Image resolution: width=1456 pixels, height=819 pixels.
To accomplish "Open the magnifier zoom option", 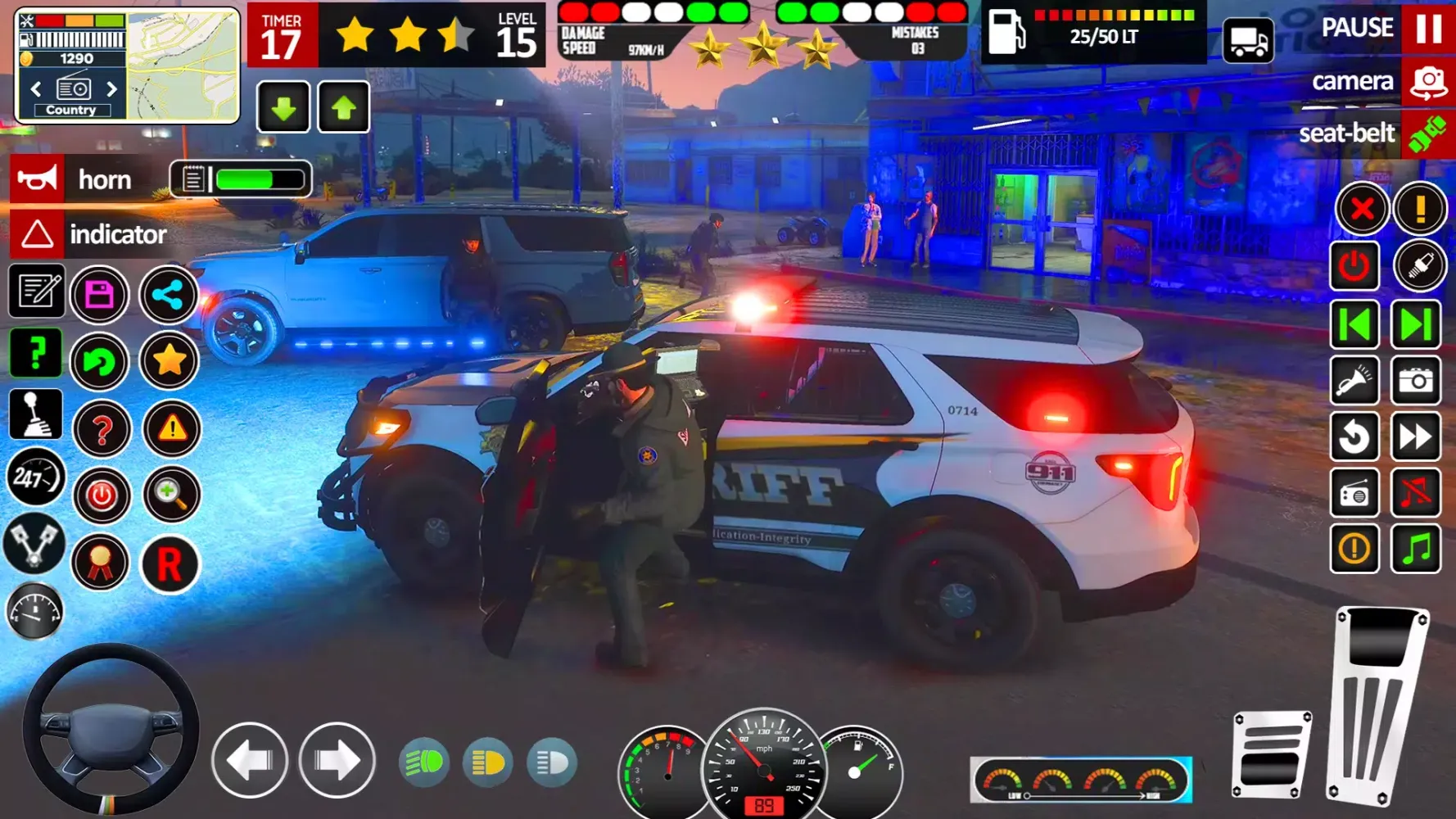I will (170, 495).
